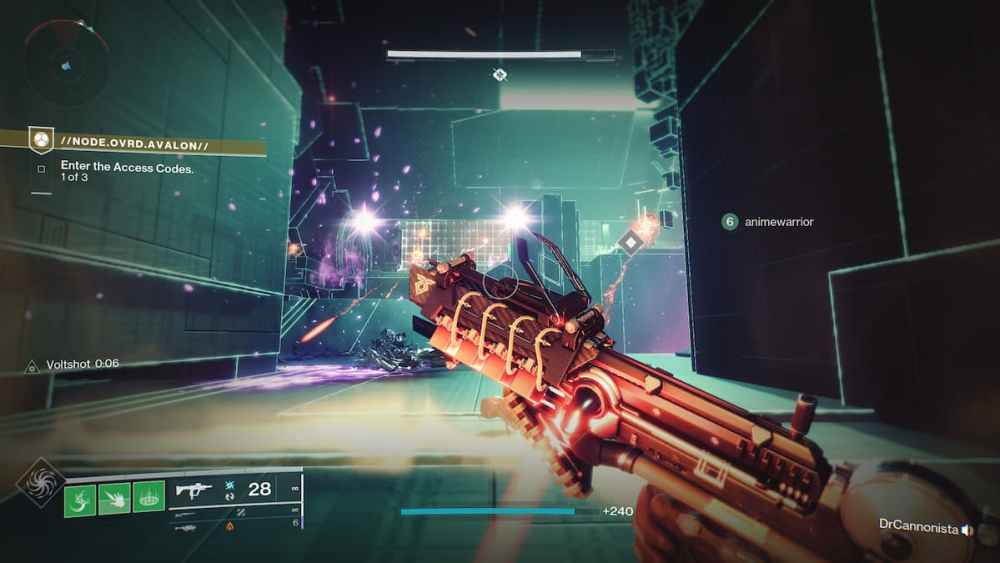Image resolution: width=1000 pixels, height=563 pixels.
Task: Activate the first green grenade ability icon
Action: (80, 498)
